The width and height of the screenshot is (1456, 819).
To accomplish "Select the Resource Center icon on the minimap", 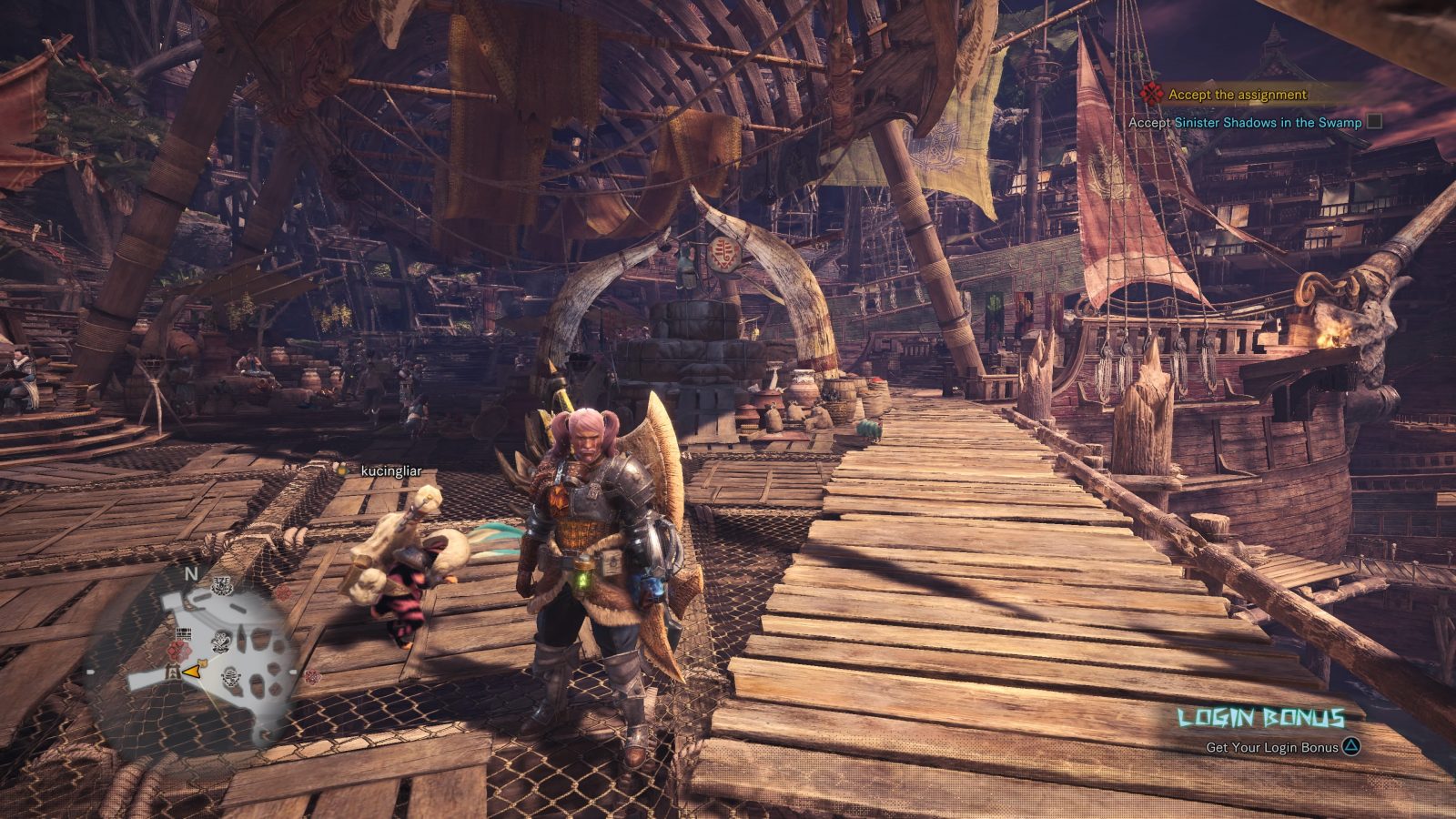I will [x=230, y=676].
